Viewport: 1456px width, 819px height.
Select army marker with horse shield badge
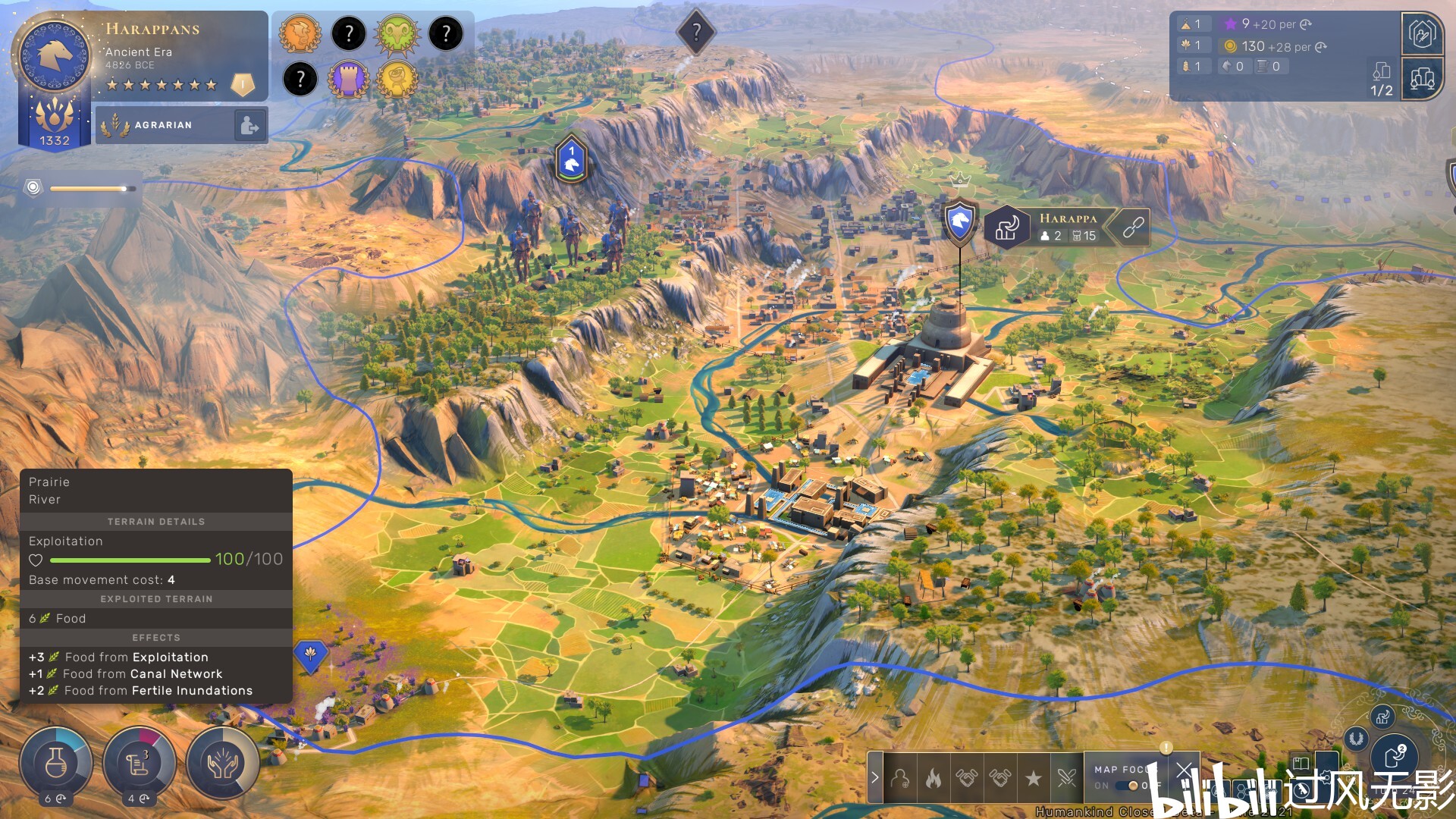pyautogui.click(x=572, y=159)
